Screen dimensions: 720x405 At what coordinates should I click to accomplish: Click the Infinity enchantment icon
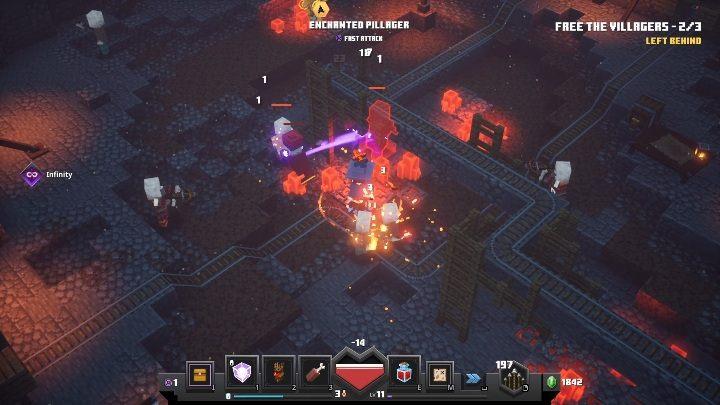point(32,174)
